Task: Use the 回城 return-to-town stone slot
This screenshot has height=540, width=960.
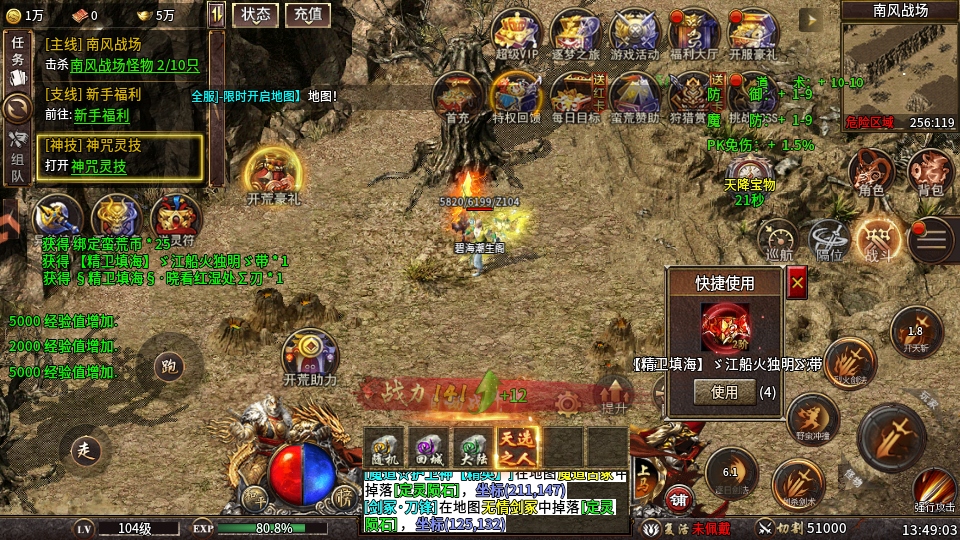Action: click(429, 446)
